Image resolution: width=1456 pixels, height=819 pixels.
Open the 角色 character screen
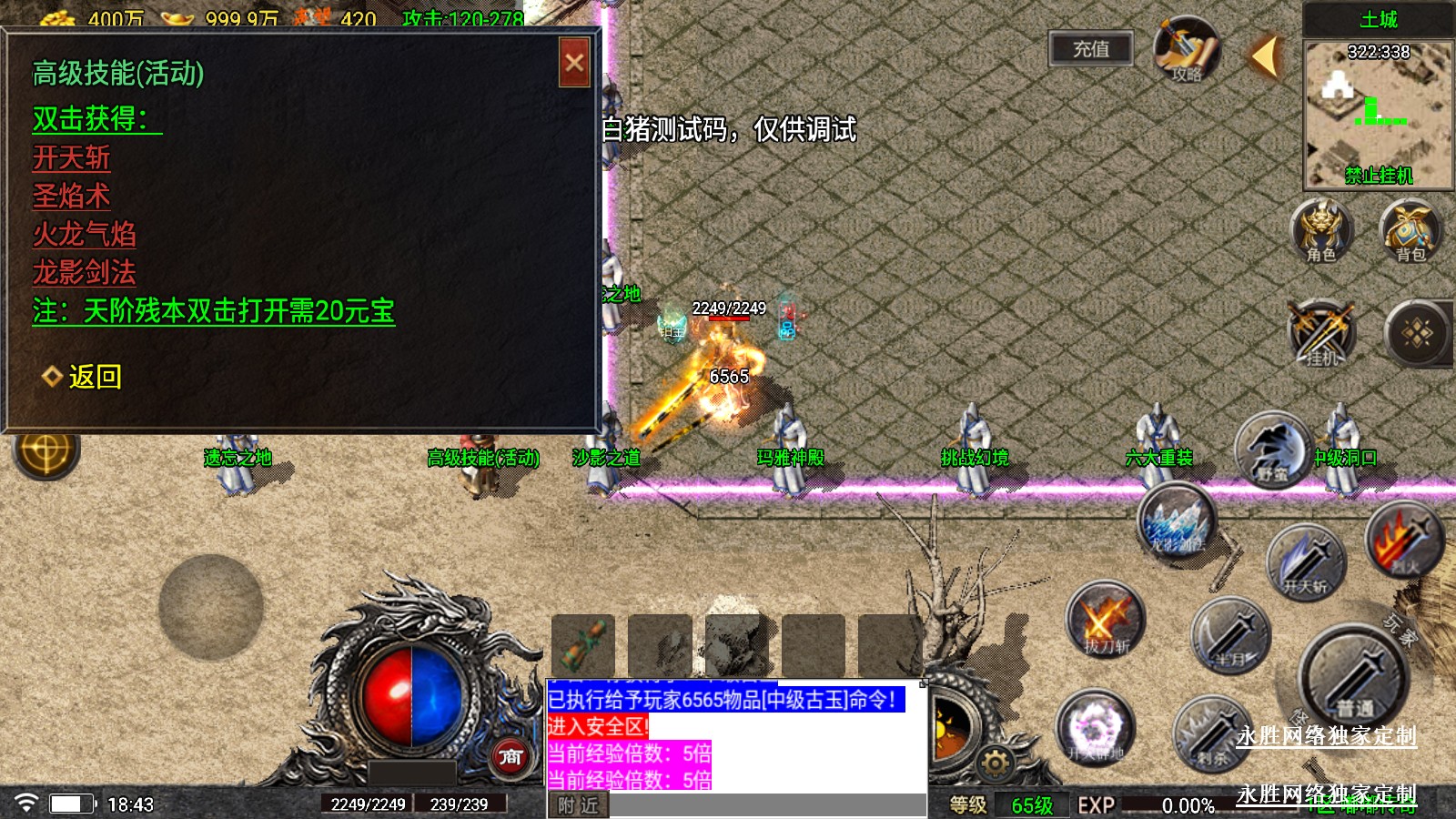click(1321, 231)
